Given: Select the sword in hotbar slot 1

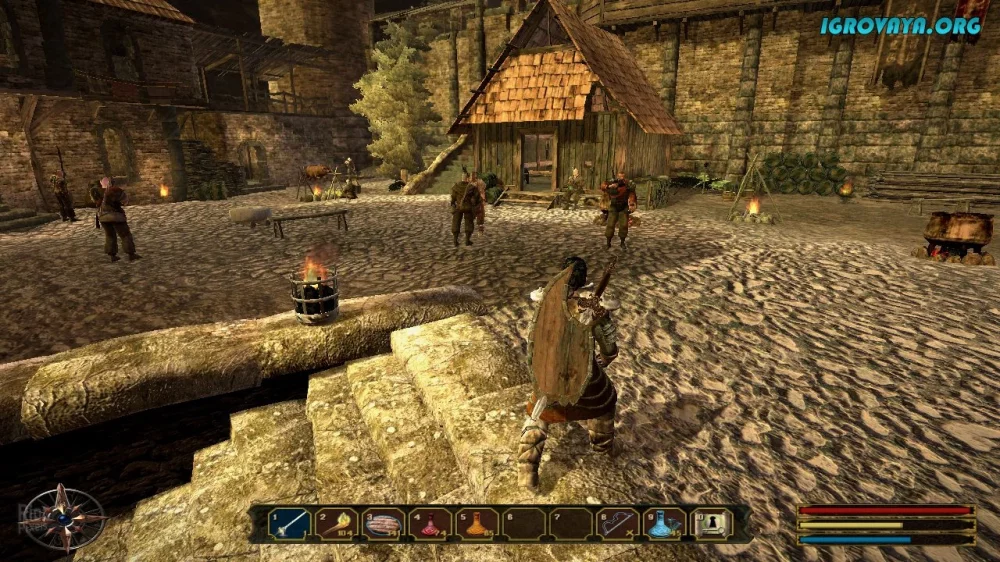Looking at the screenshot, I should point(290,523).
